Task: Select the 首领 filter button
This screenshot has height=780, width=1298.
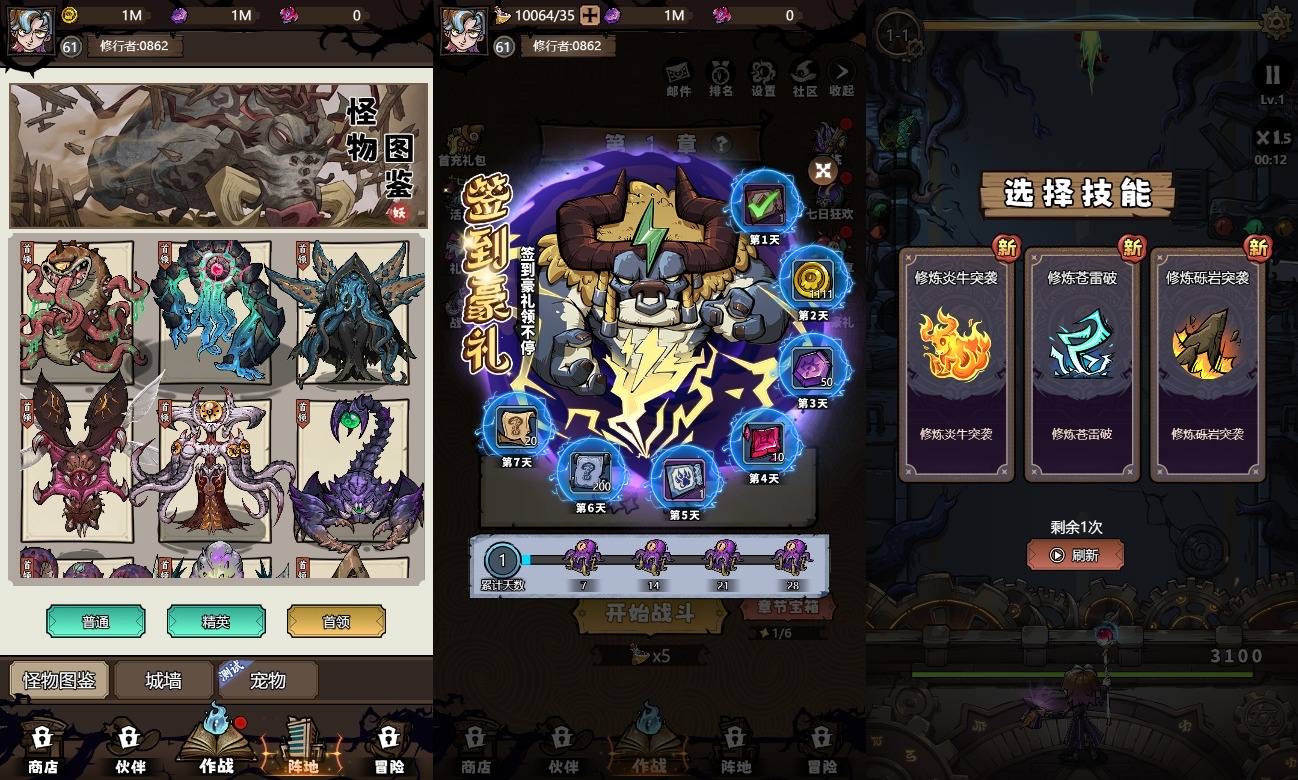Action: pyautogui.click(x=336, y=621)
